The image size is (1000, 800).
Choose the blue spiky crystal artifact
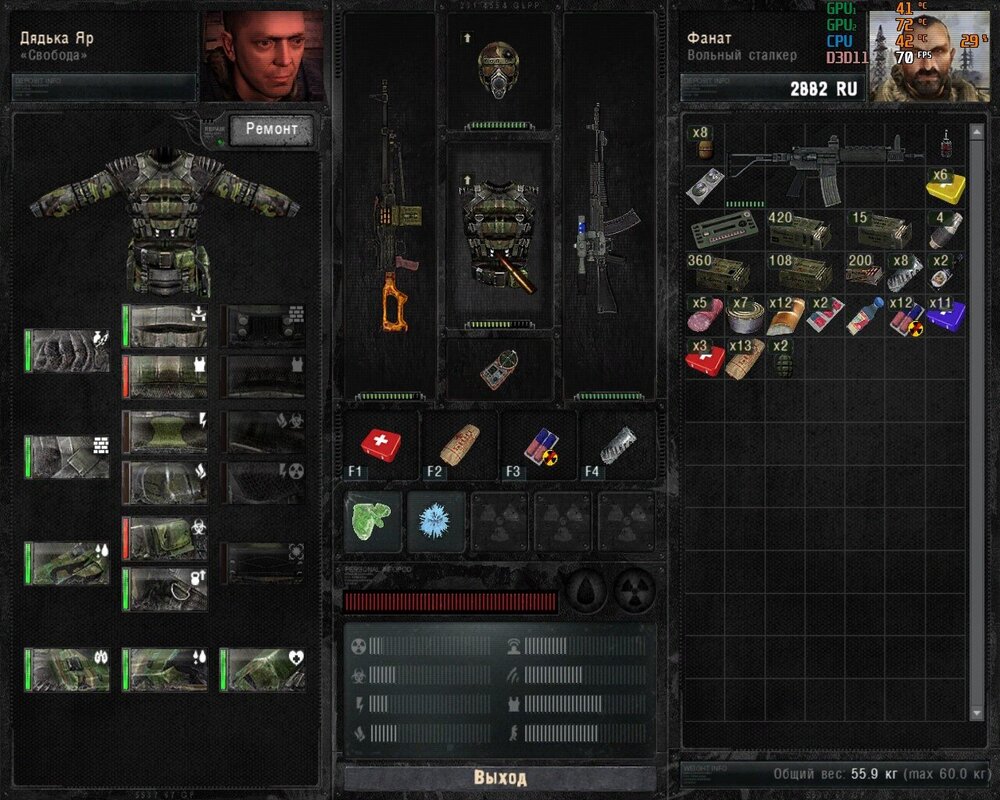[435, 521]
